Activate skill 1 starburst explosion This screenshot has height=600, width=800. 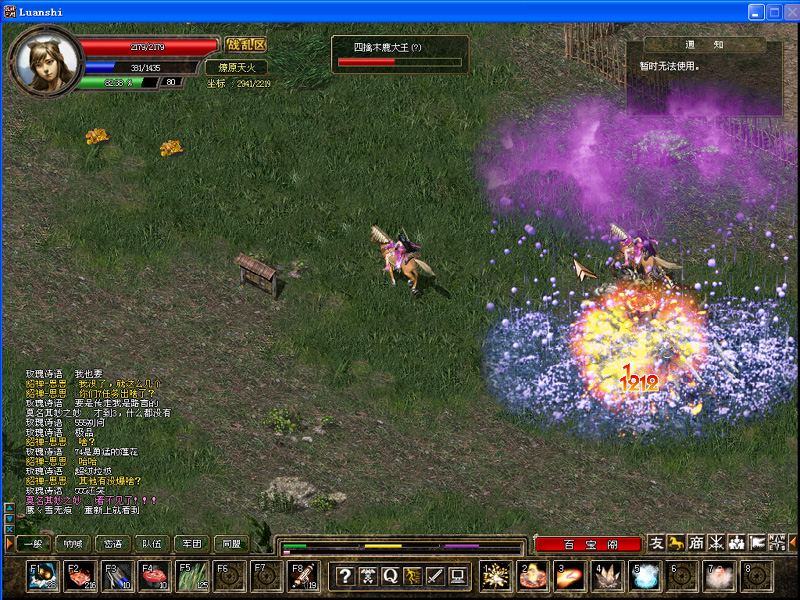tap(496, 576)
